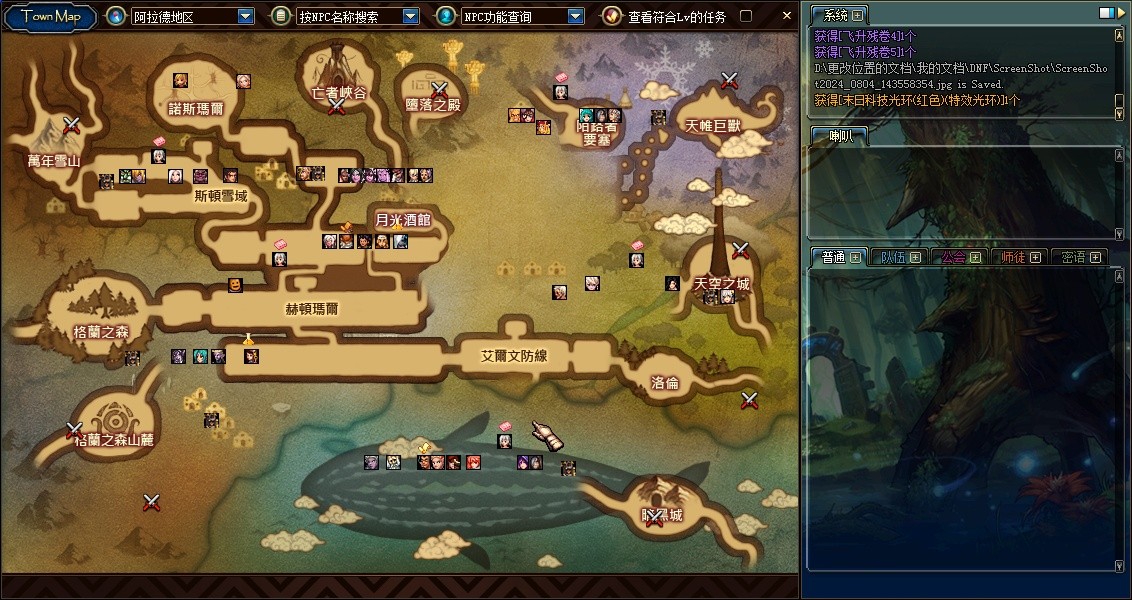
Task: Expand the NPC功能查询 dropdown
Action: [x=575, y=16]
